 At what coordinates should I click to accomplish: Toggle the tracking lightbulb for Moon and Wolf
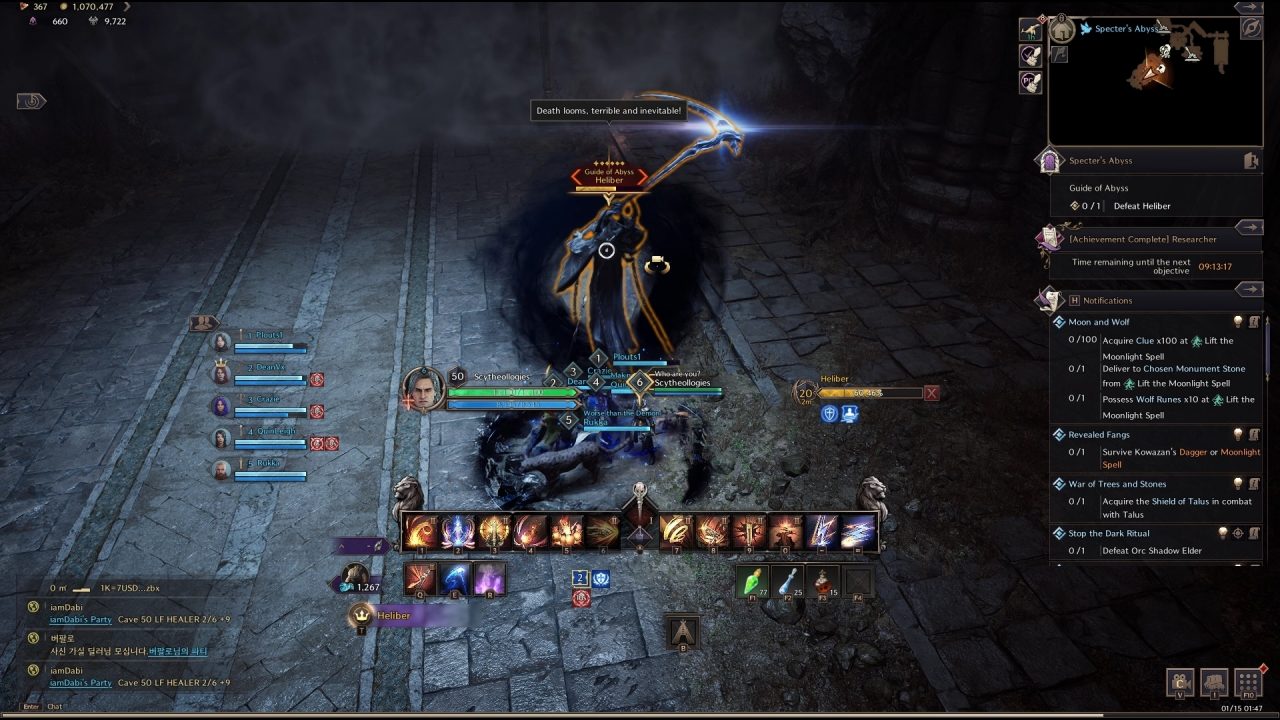1238,322
